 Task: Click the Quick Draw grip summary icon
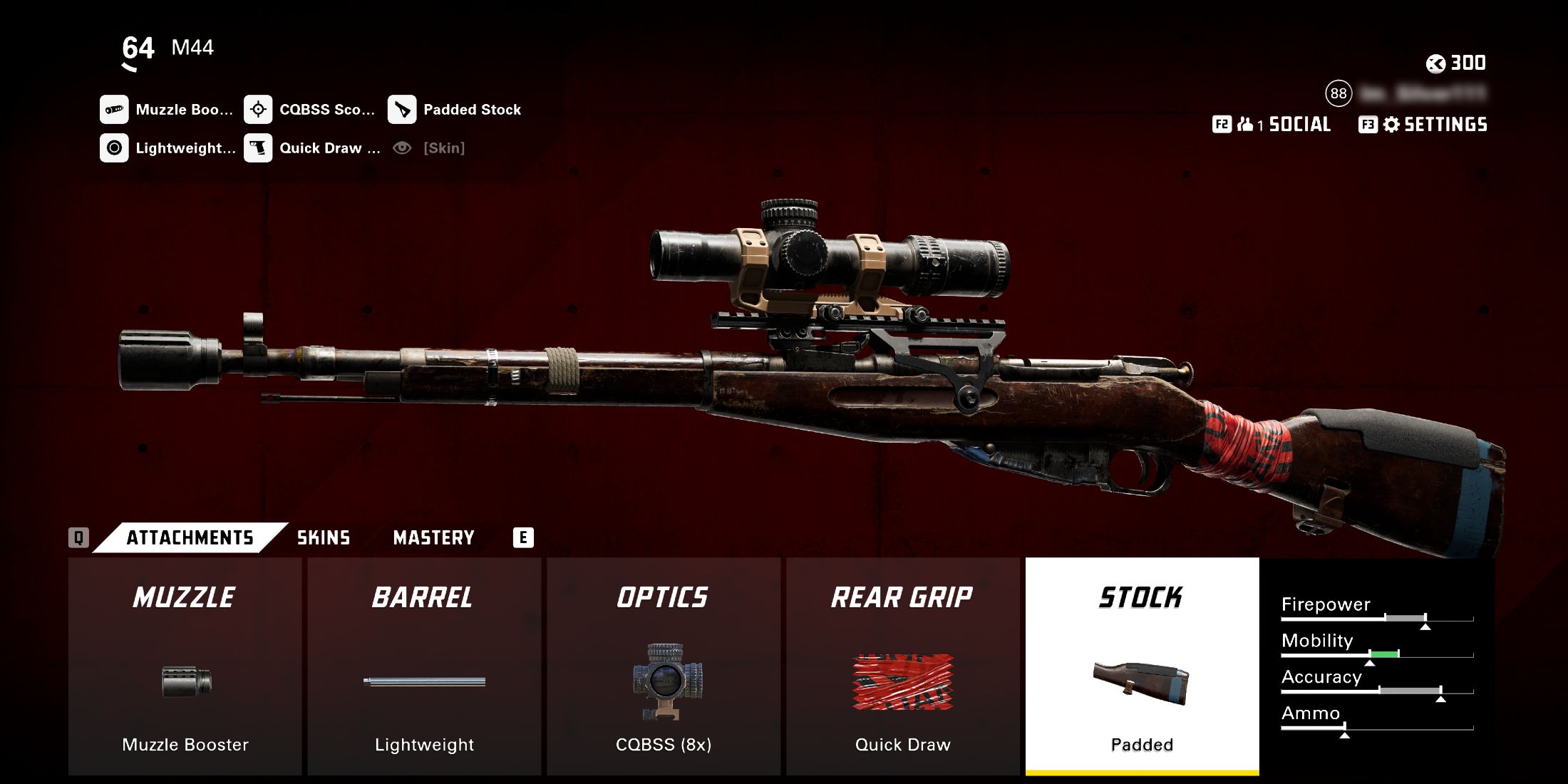click(x=258, y=148)
